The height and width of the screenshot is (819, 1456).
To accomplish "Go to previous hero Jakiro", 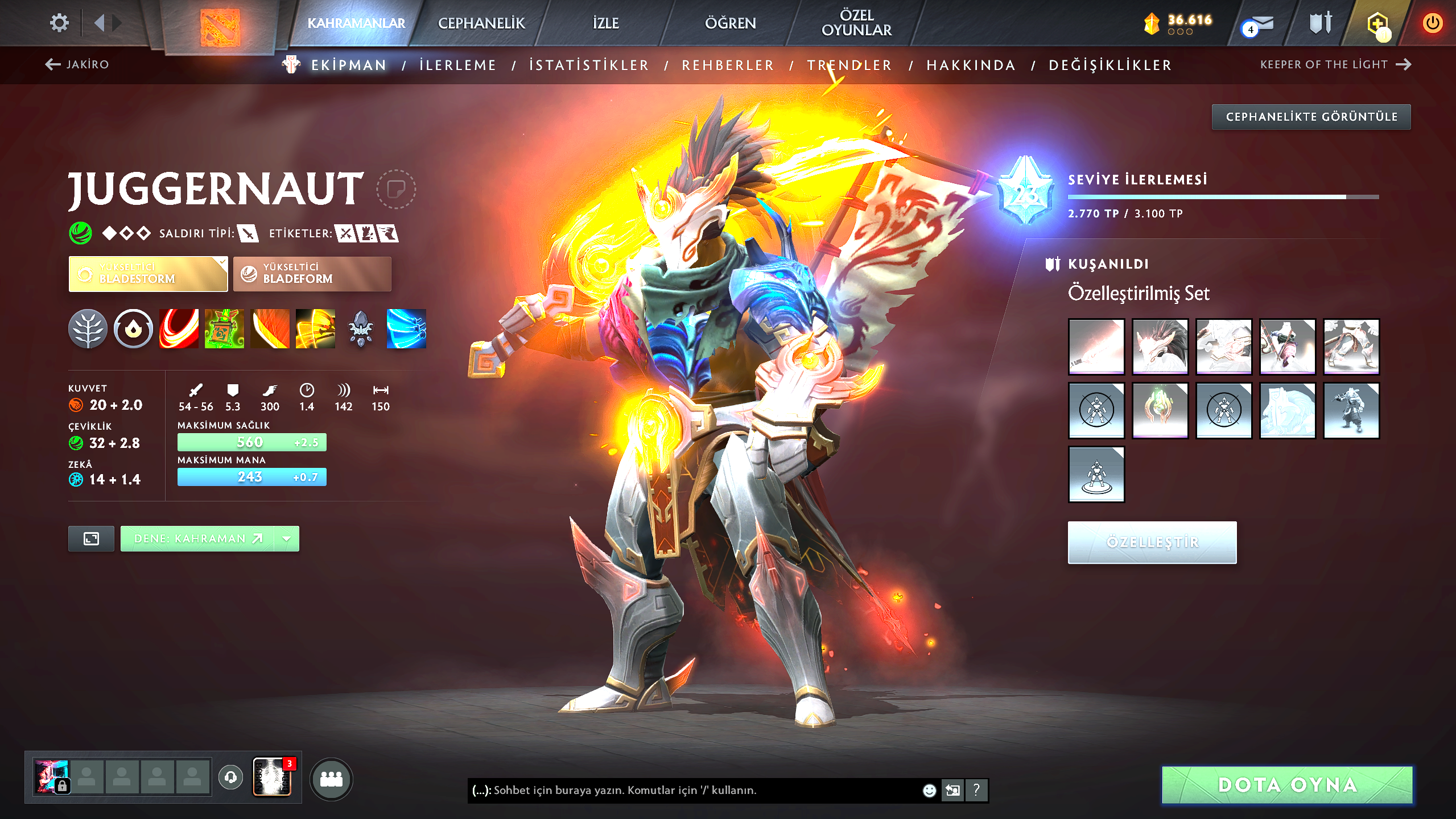I will 77,64.
